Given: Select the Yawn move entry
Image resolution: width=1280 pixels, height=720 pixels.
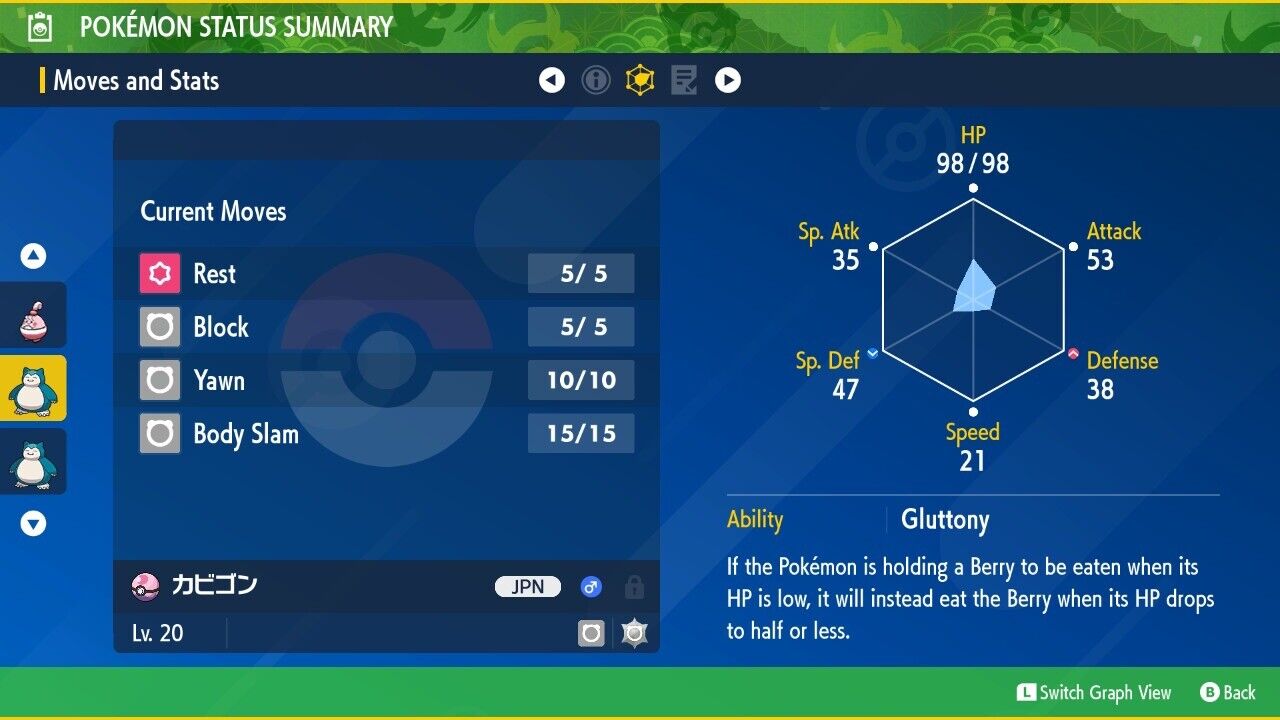Looking at the screenshot, I should click(x=386, y=380).
